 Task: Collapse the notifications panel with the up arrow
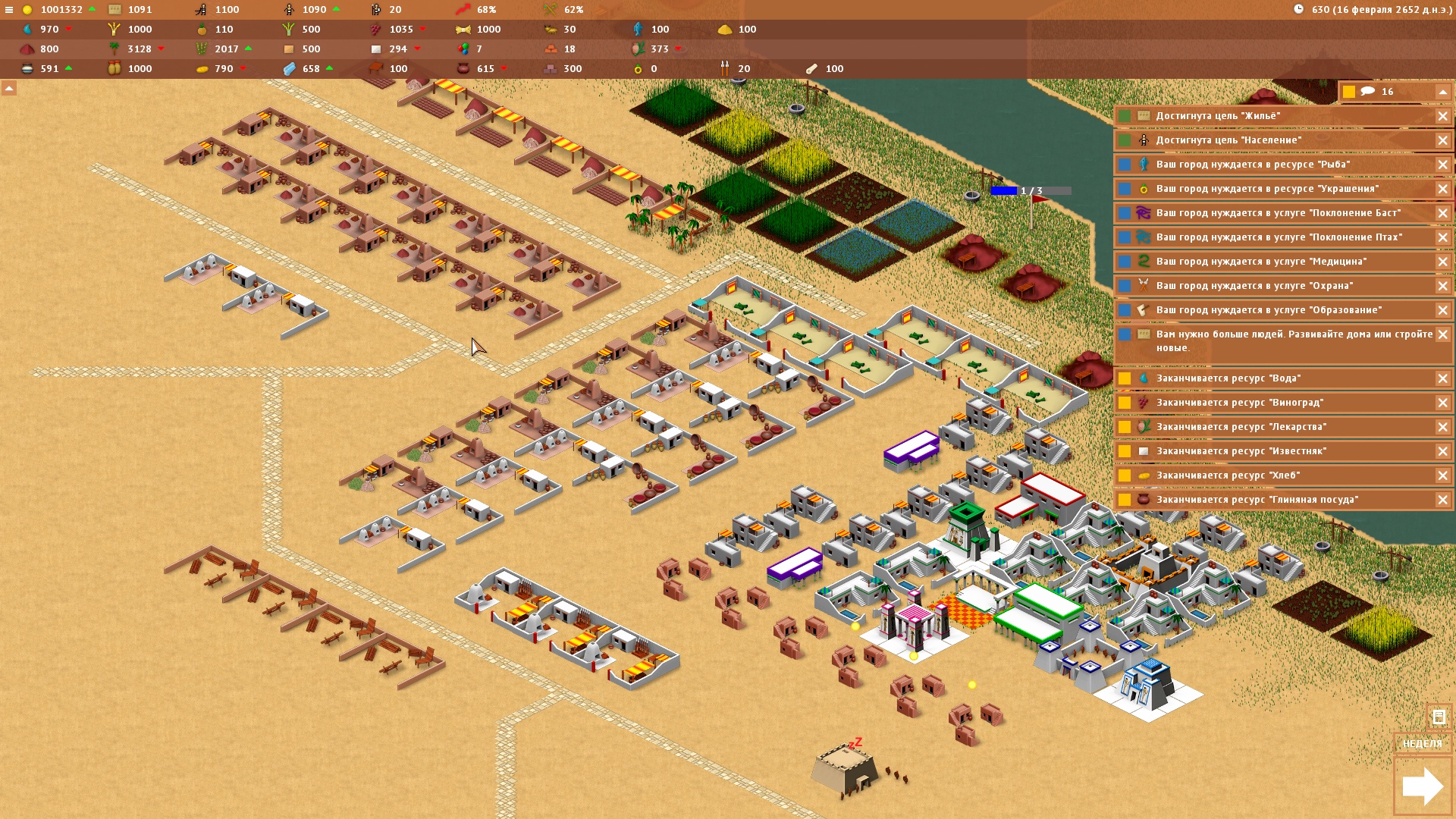click(1442, 92)
